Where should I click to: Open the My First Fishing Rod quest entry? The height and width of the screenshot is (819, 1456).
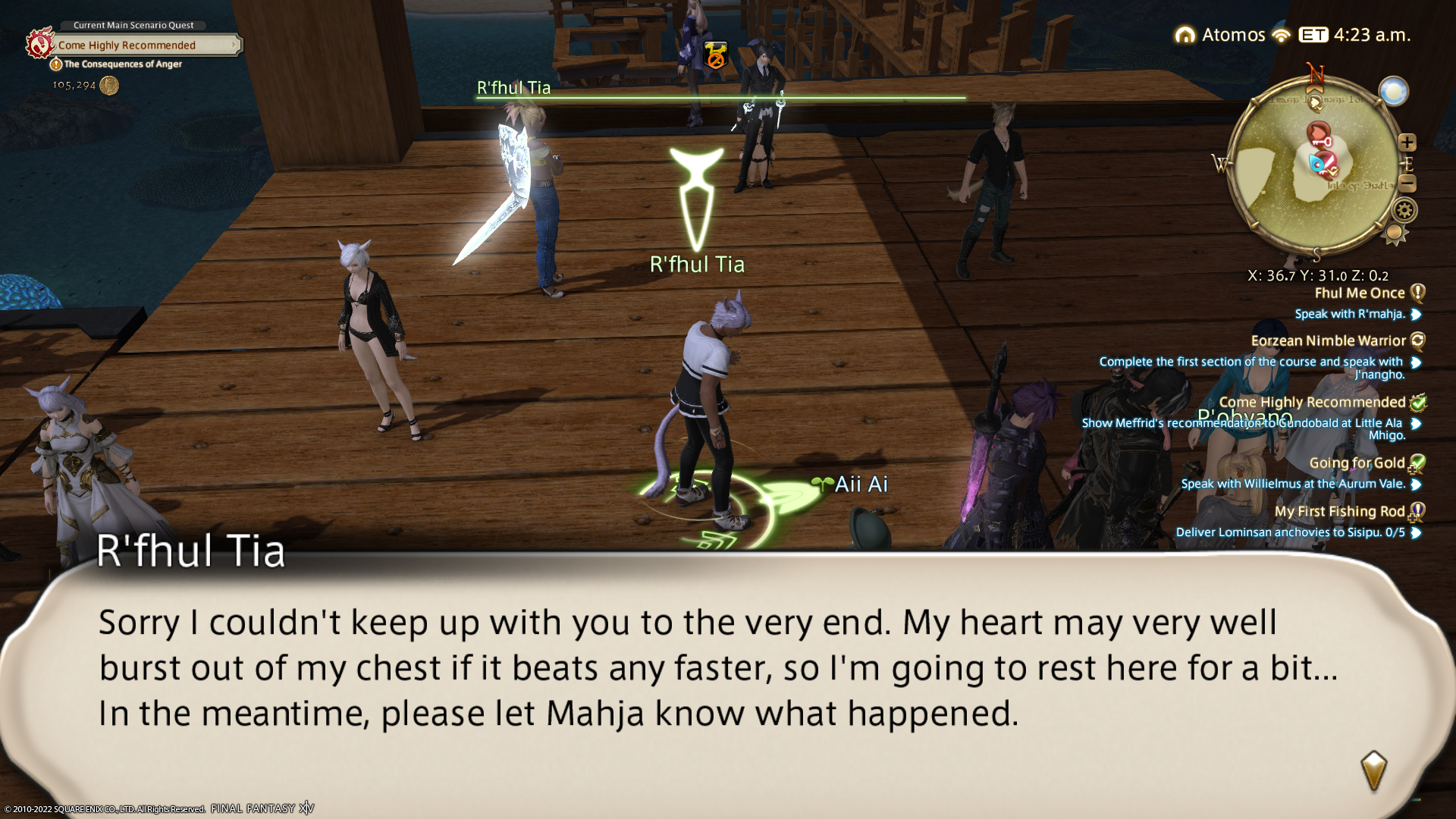[1339, 512]
